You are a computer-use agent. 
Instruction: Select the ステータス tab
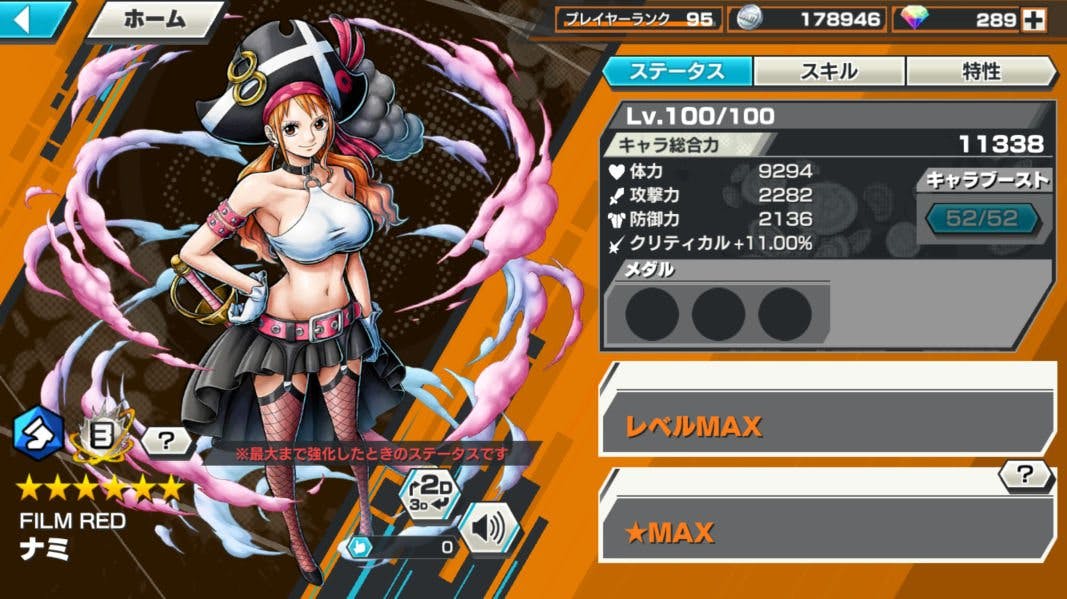click(677, 71)
